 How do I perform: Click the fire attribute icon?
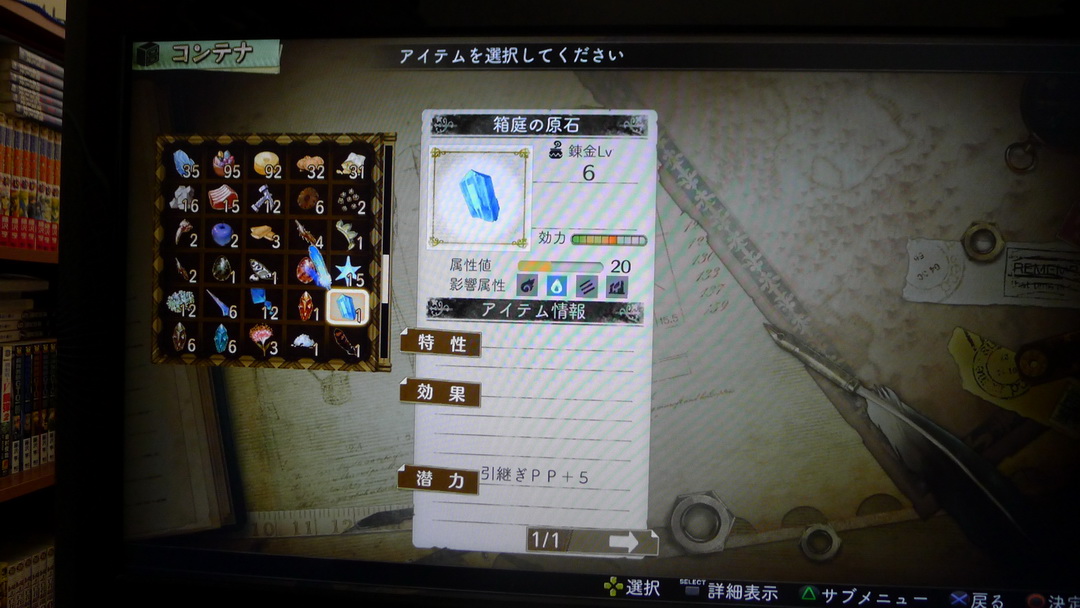pyautogui.click(x=529, y=287)
